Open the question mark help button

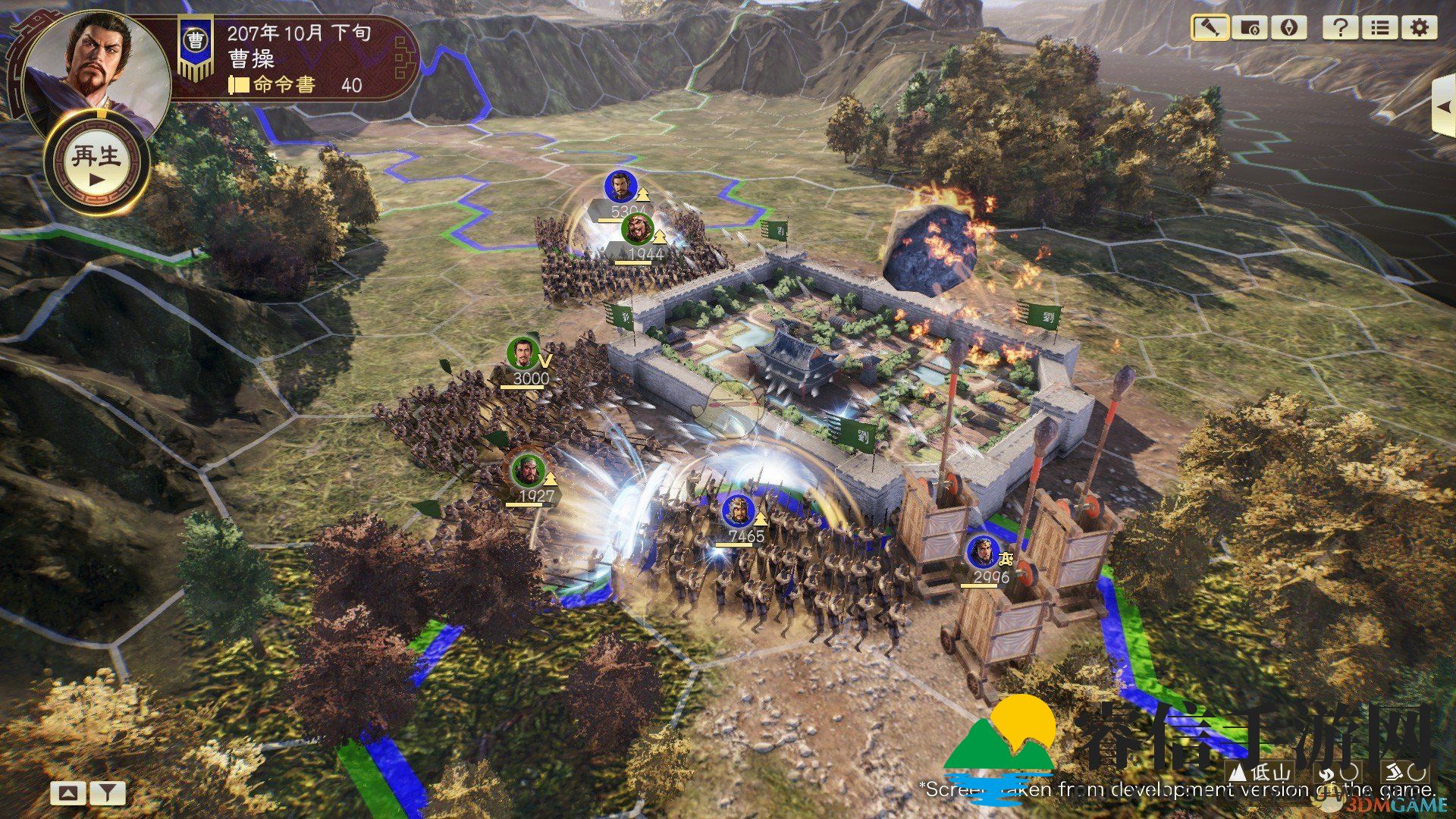click(x=1340, y=28)
